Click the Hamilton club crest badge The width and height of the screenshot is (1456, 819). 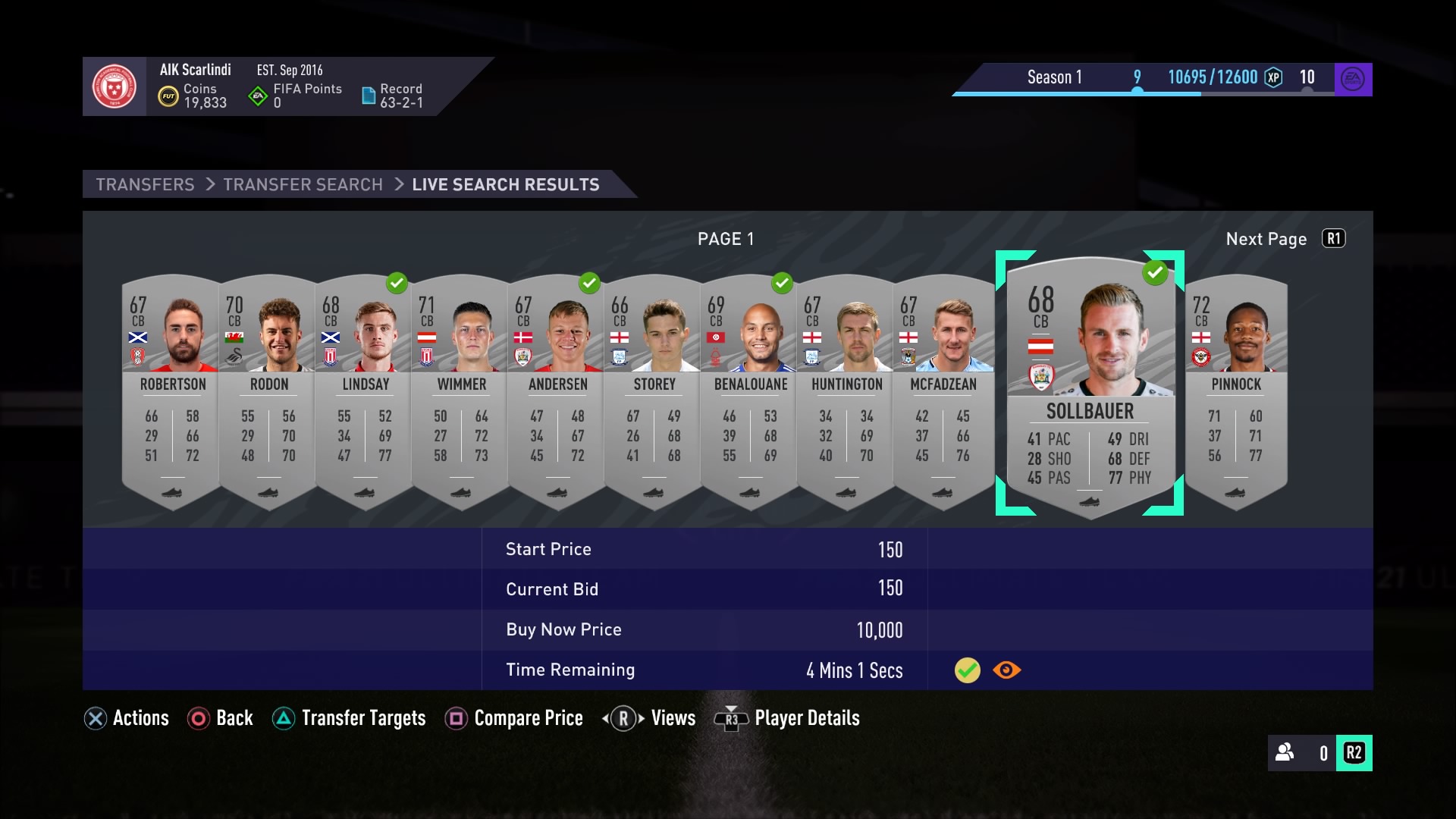point(114,86)
